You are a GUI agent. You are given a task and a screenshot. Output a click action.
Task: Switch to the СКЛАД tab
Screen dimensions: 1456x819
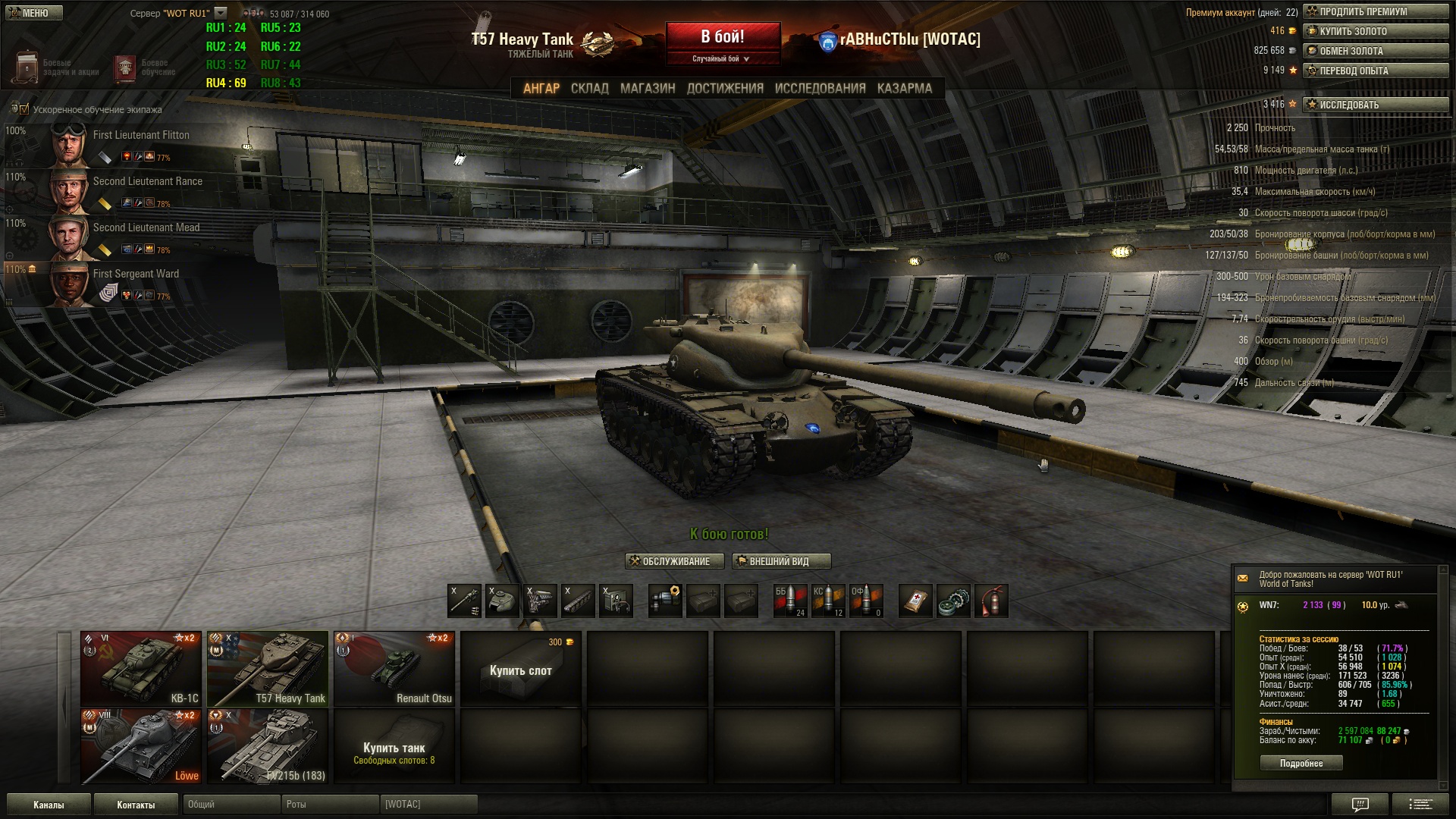point(589,89)
